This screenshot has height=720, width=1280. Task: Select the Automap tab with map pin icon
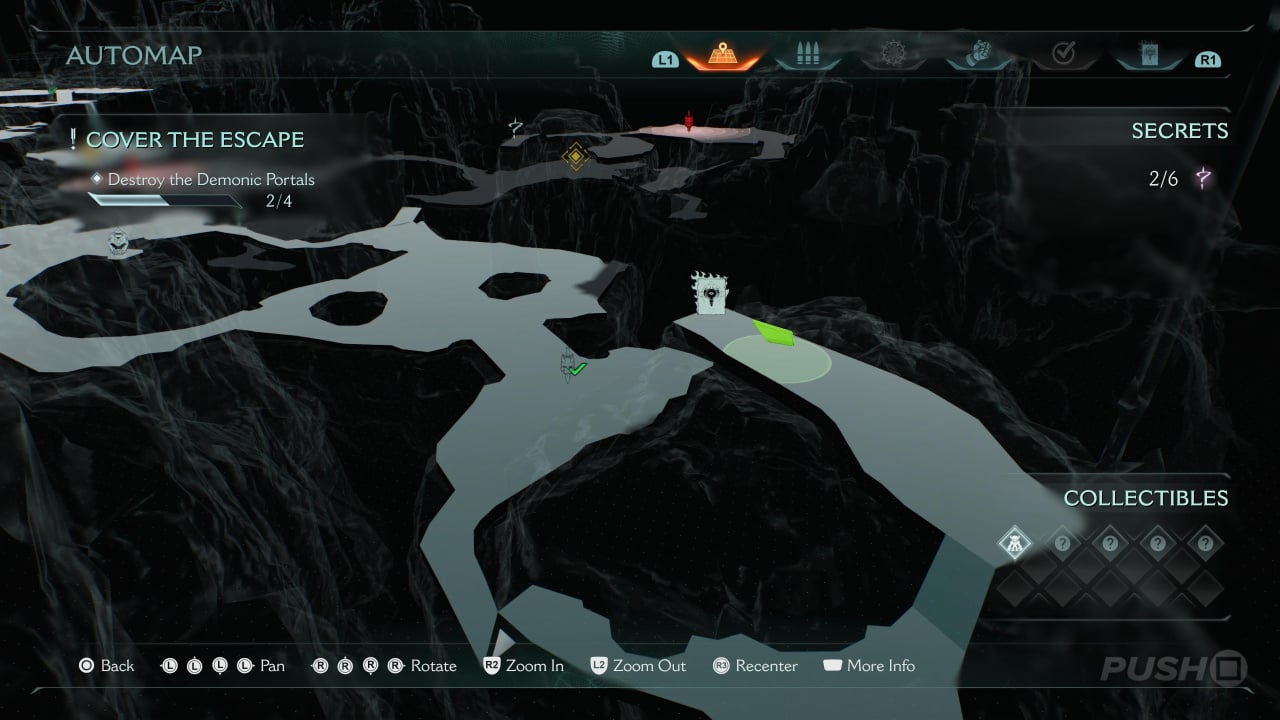pyautogui.click(x=720, y=55)
